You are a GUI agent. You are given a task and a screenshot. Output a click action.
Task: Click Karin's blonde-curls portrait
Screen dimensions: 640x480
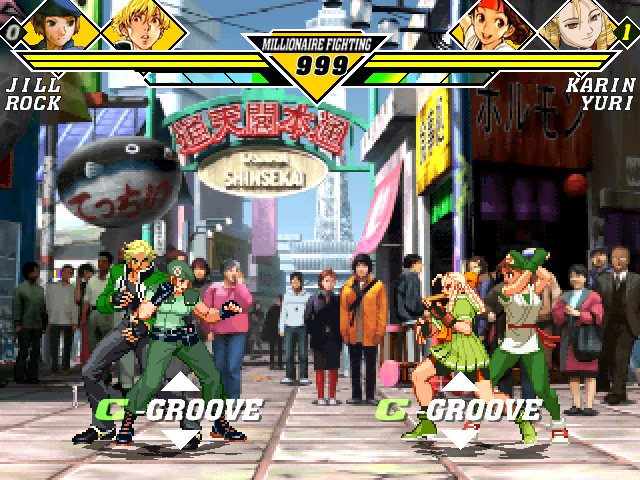point(580,24)
